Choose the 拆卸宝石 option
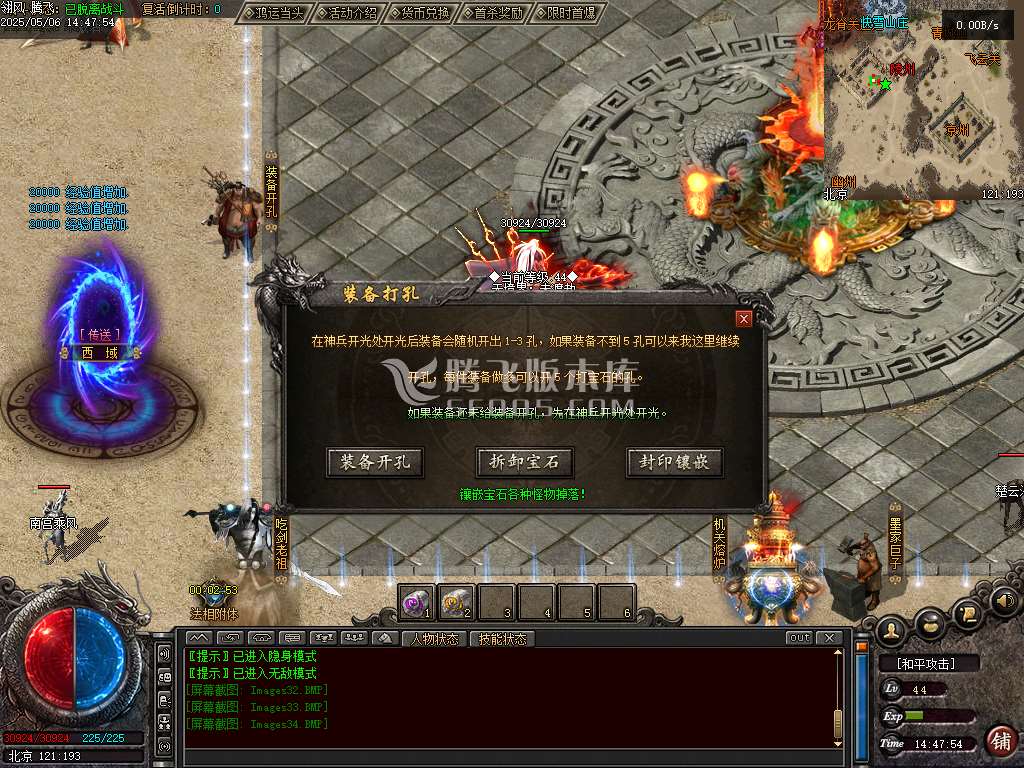Viewport: 1024px width, 768px height. pos(525,462)
